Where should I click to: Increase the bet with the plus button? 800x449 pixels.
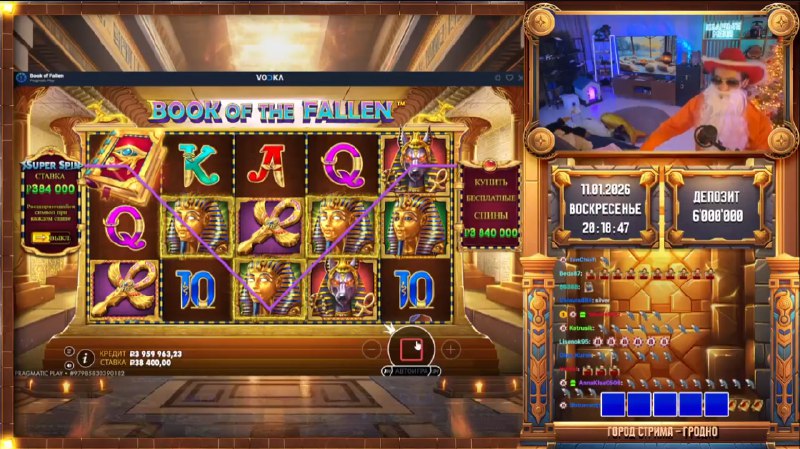tap(450, 349)
